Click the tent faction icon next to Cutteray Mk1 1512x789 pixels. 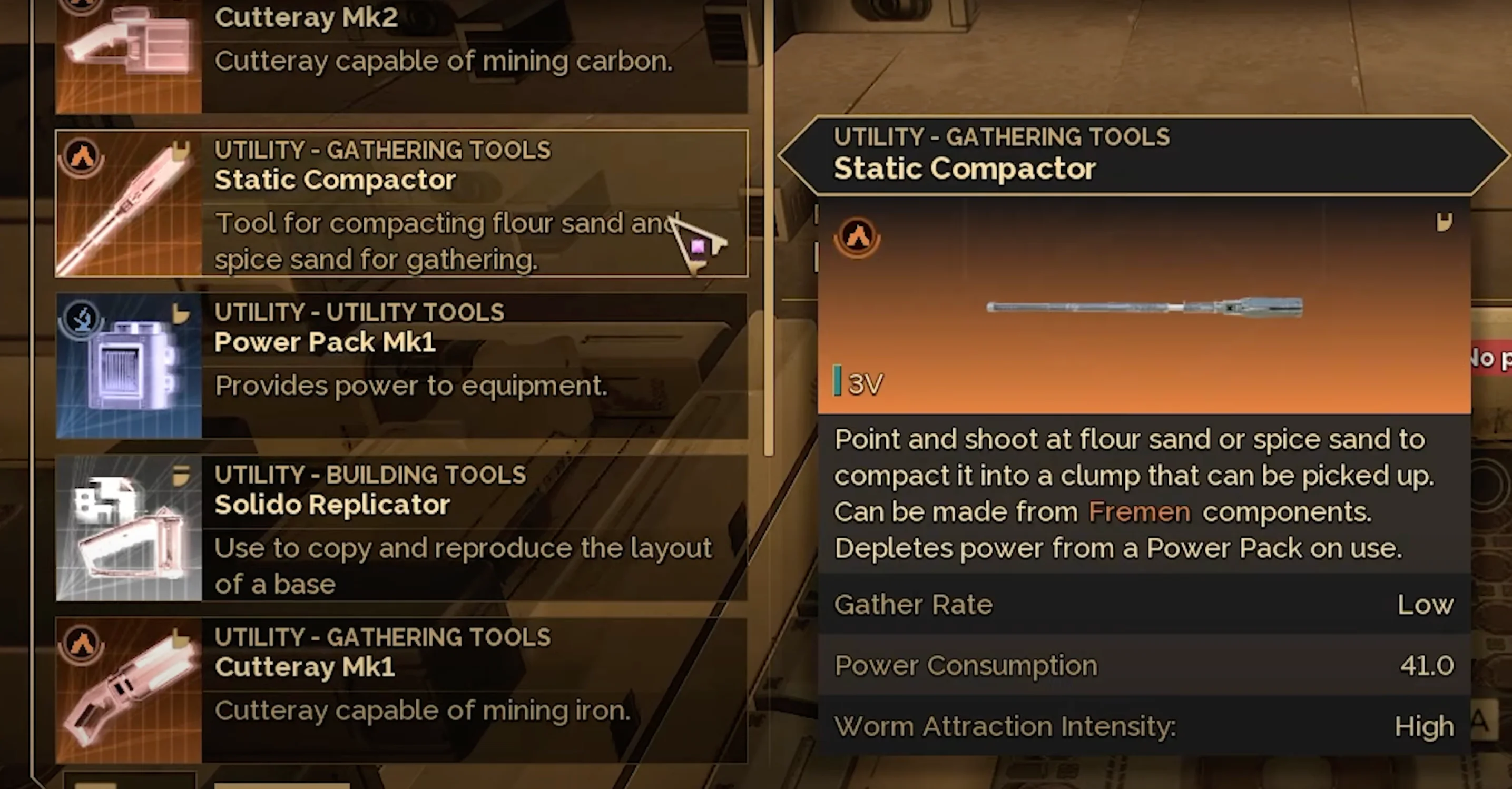coord(82,644)
